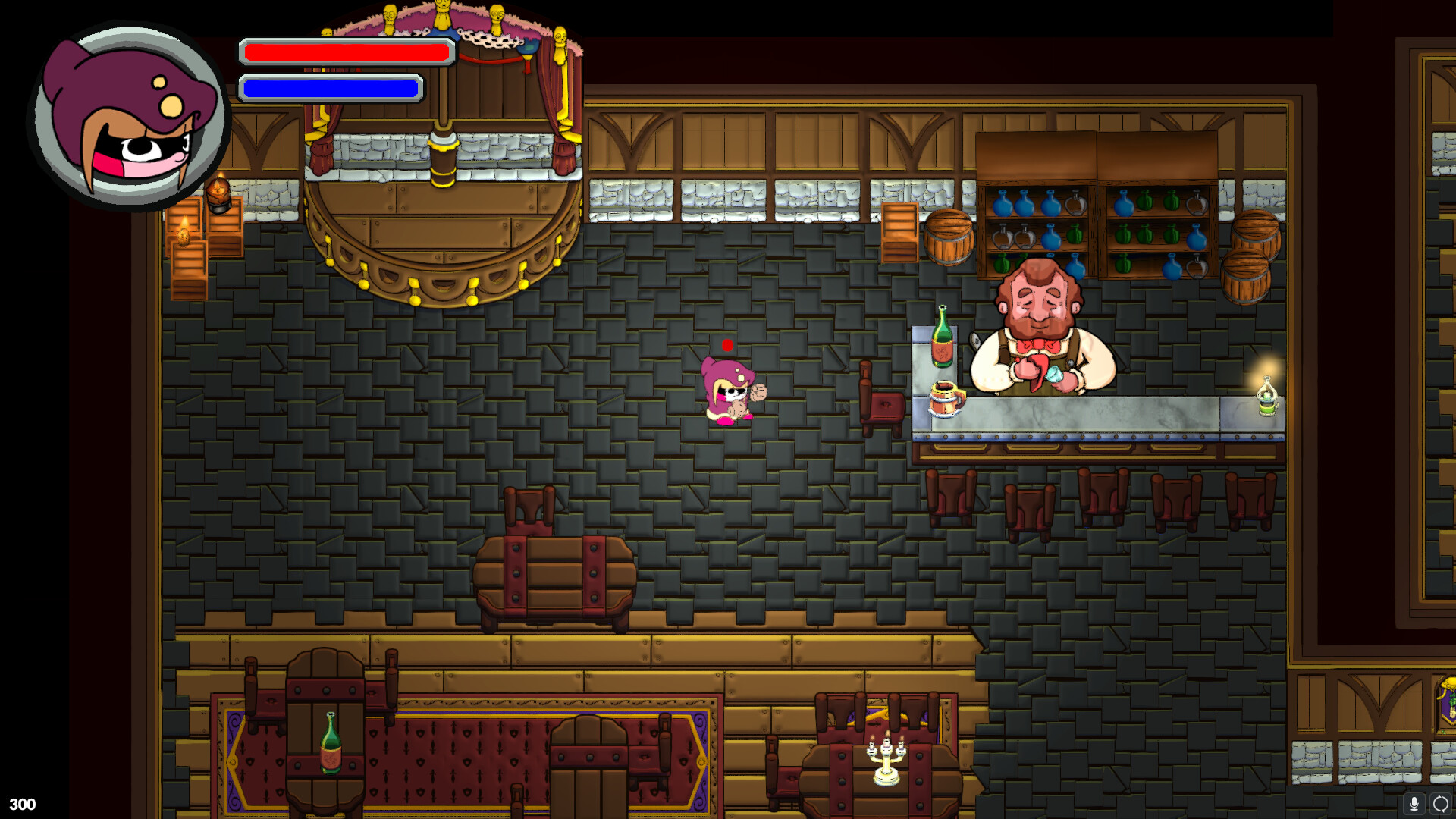Click the red health bar
The width and height of the screenshot is (1456, 819).
click(345, 52)
